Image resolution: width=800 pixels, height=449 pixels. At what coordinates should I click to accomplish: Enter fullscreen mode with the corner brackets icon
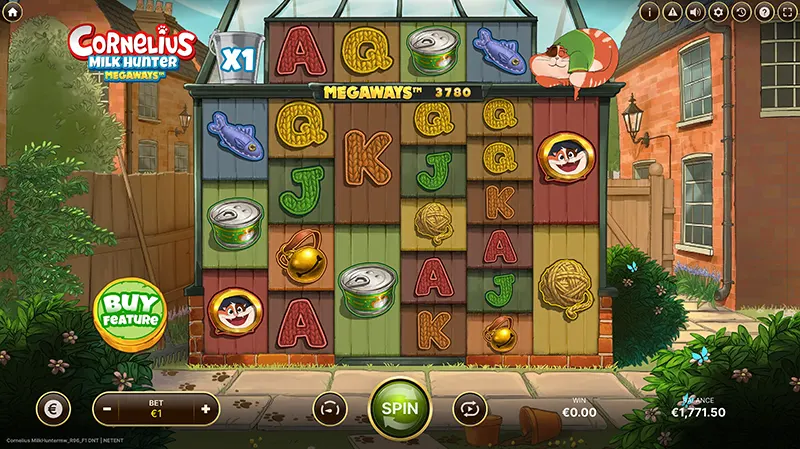coord(786,12)
